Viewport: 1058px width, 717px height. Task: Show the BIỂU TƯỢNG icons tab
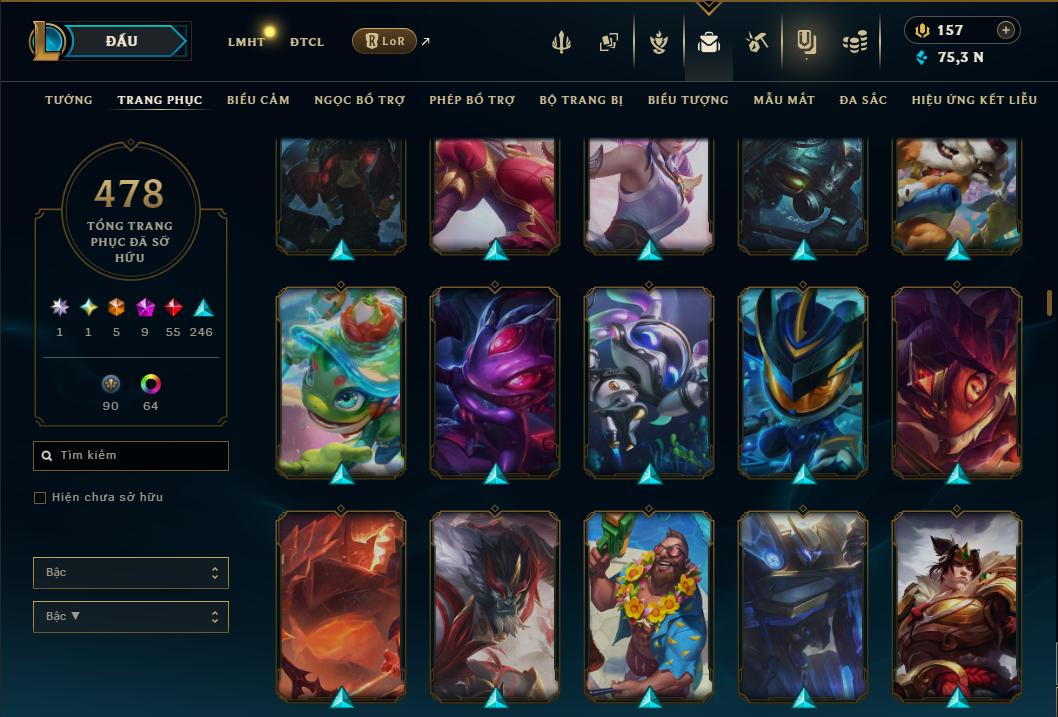point(688,100)
